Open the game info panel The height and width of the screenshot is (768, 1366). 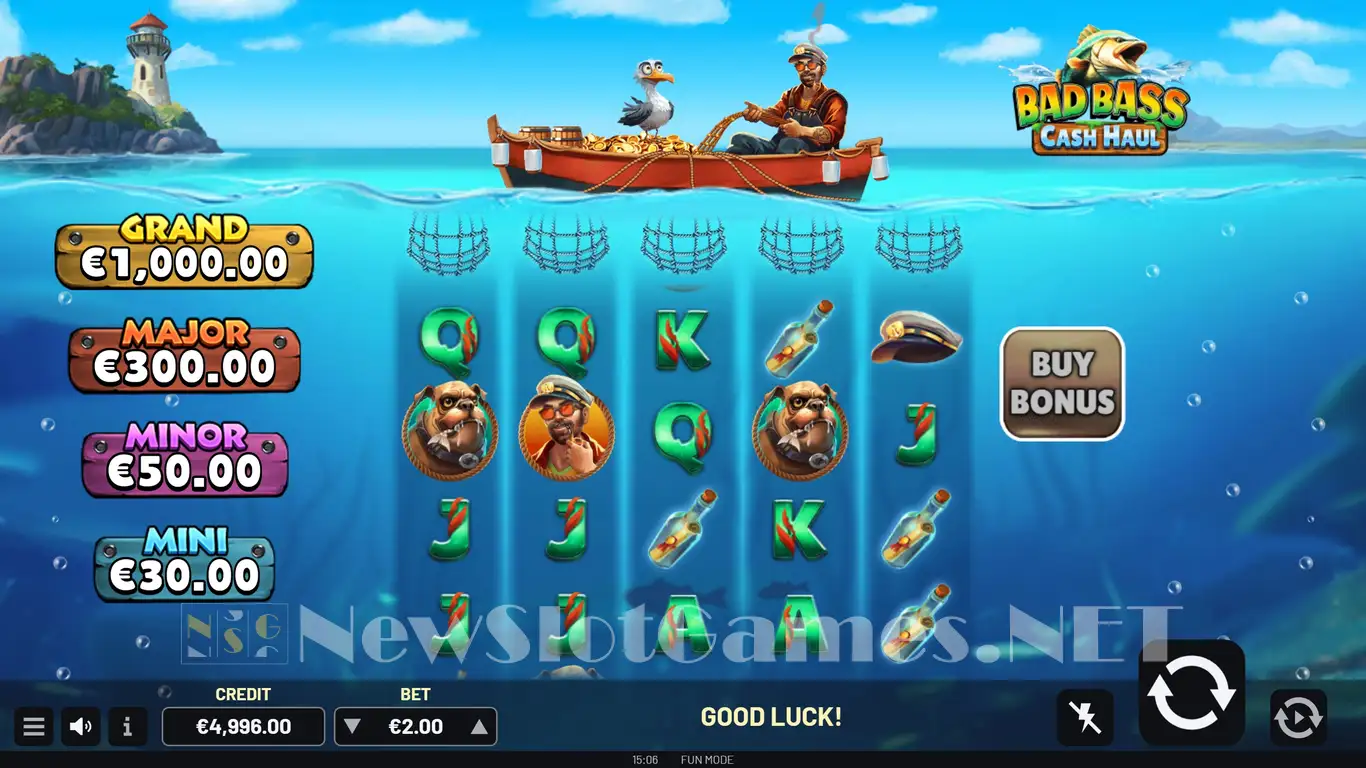[127, 727]
